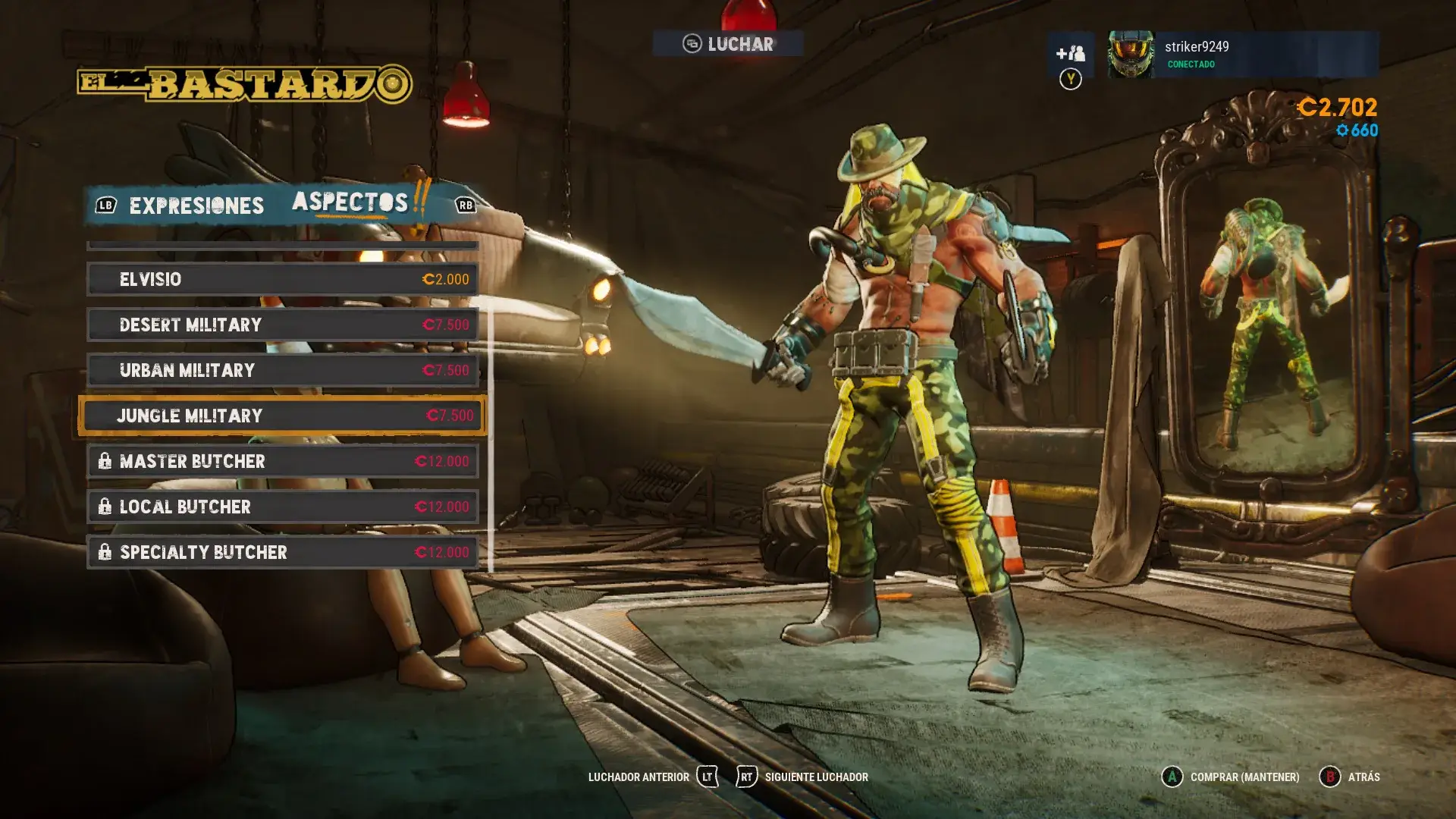
Task: Switch to the Expresiones tab
Action: [x=196, y=206]
